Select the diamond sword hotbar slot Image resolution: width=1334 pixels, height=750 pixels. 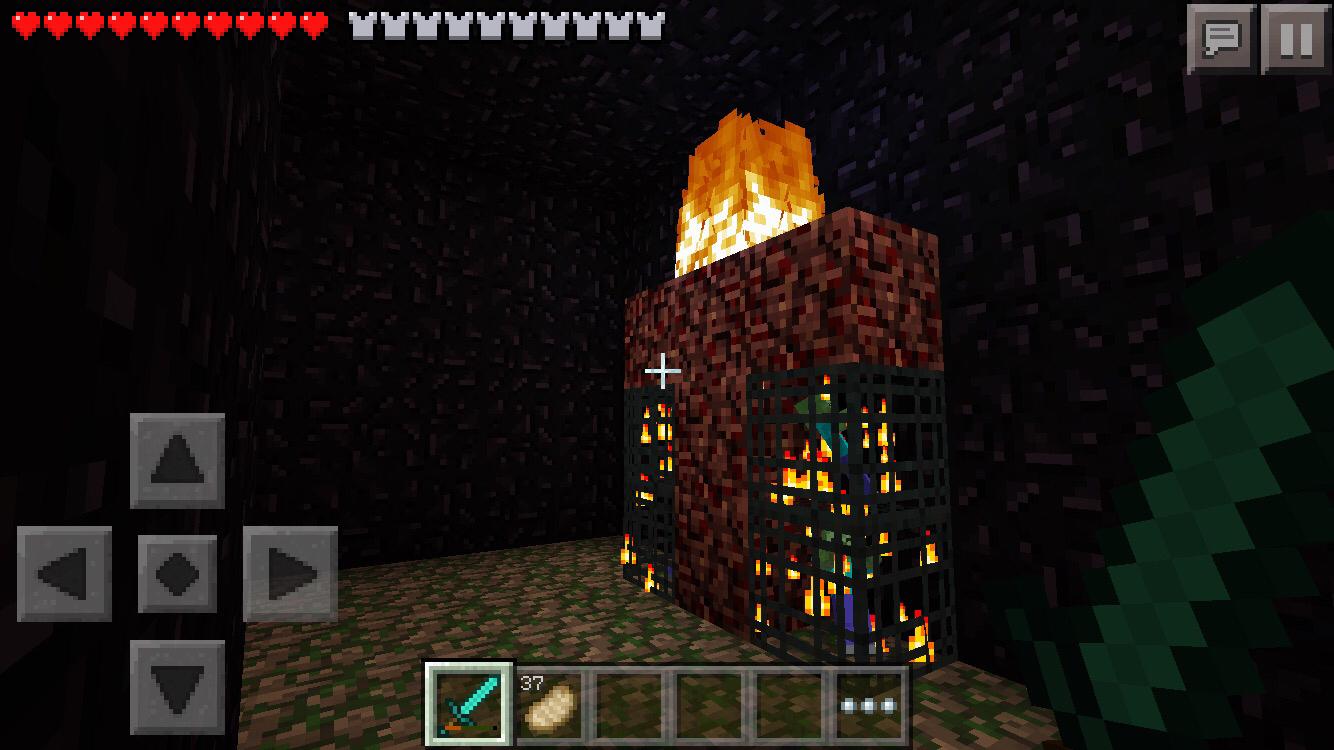tap(469, 704)
